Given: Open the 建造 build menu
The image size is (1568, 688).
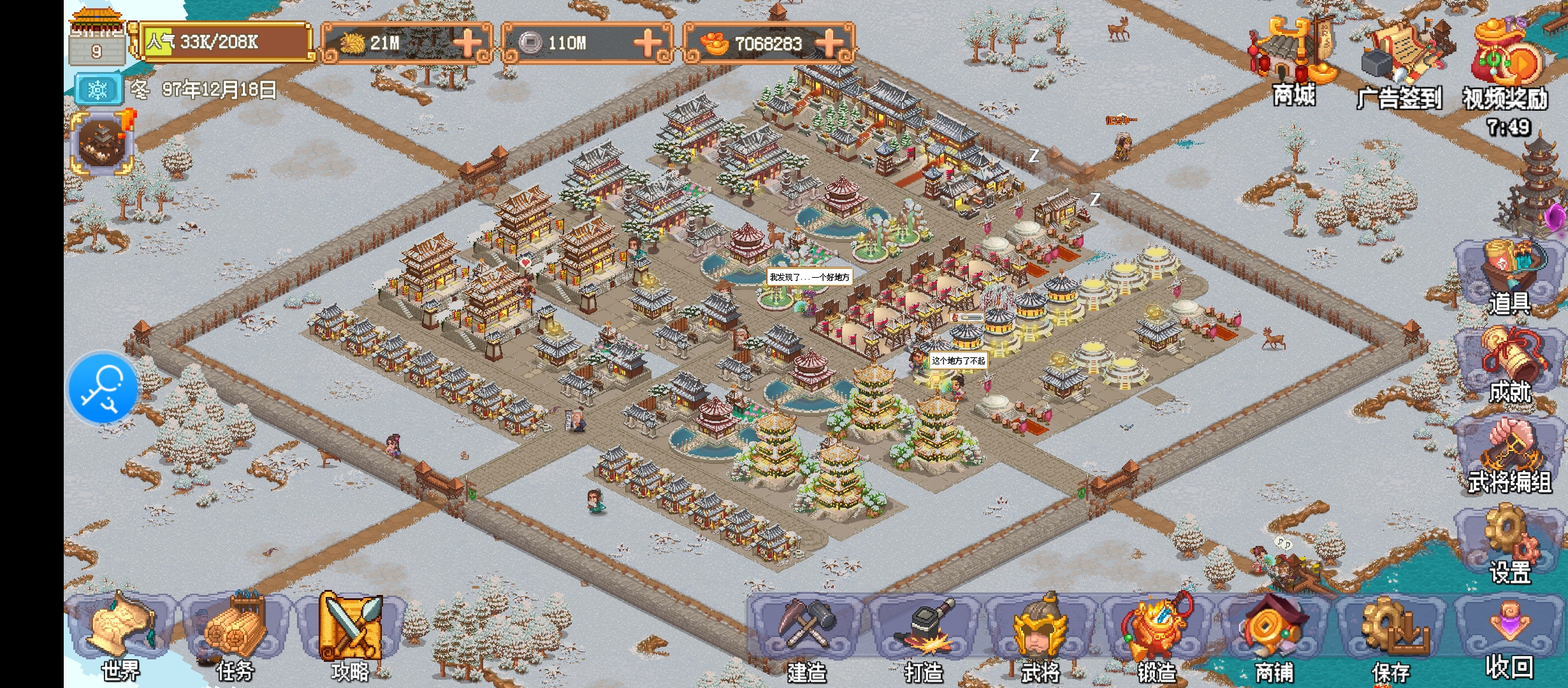Looking at the screenshot, I should coord(806,637).
